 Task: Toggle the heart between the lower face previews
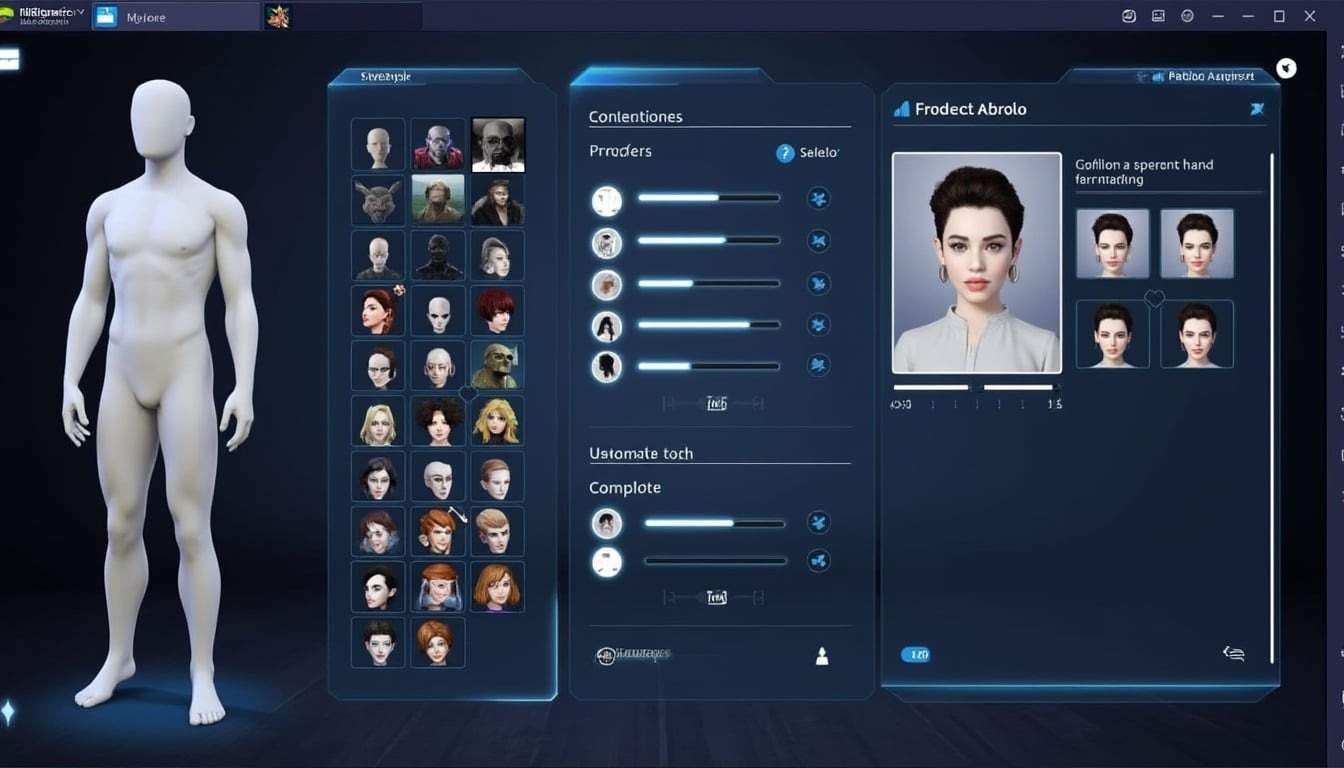click(x=1155, y=298)
